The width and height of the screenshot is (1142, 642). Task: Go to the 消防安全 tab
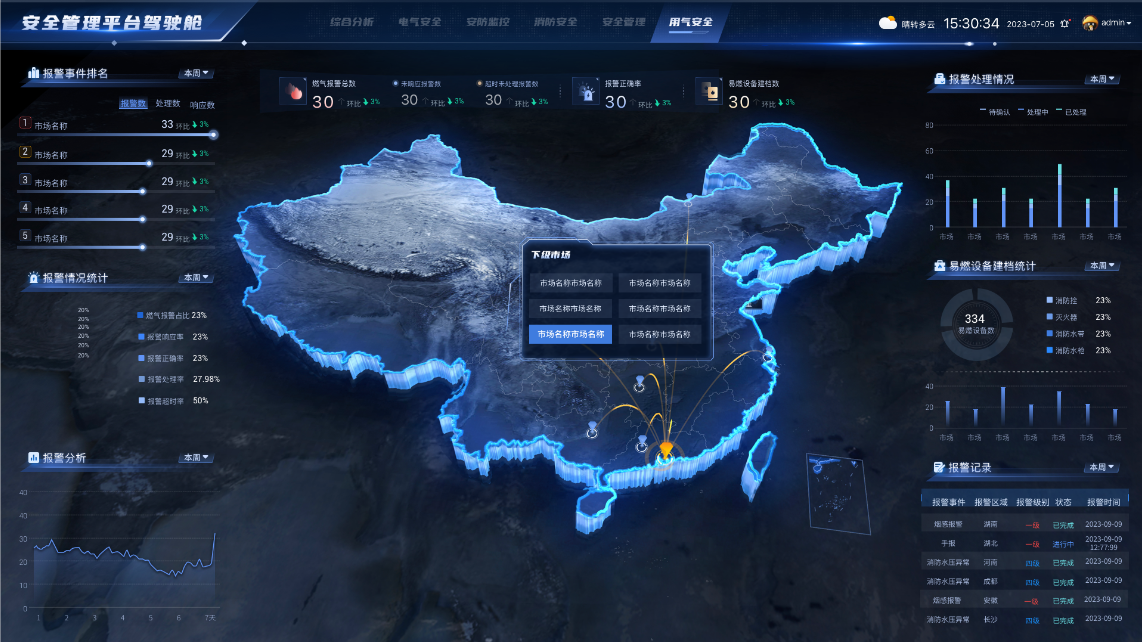556,21
